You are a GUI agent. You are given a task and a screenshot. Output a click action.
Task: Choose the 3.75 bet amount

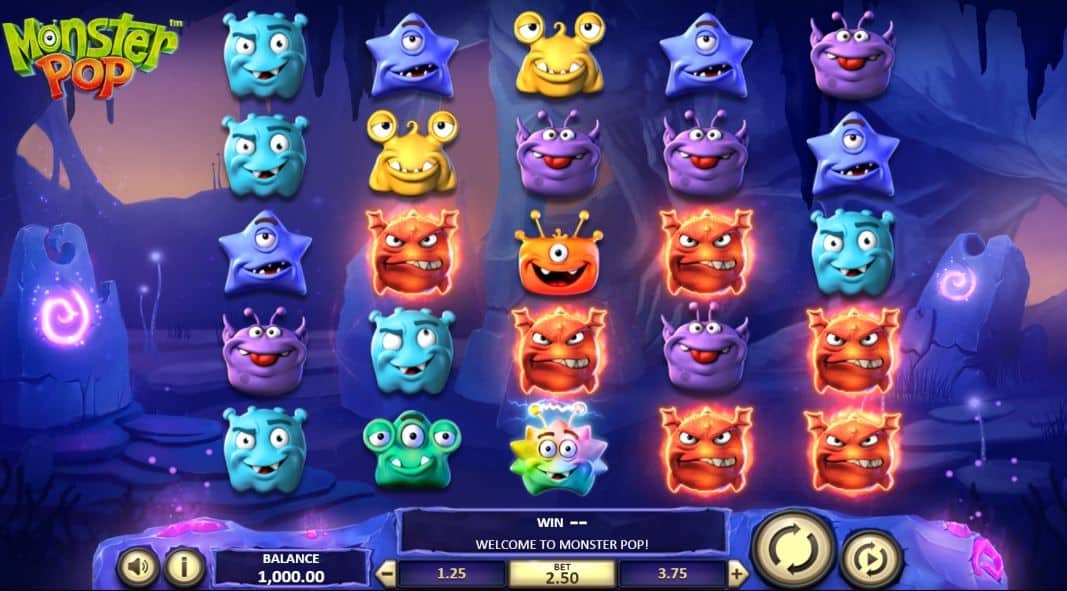pyautogui.click(x=673, y=574)
